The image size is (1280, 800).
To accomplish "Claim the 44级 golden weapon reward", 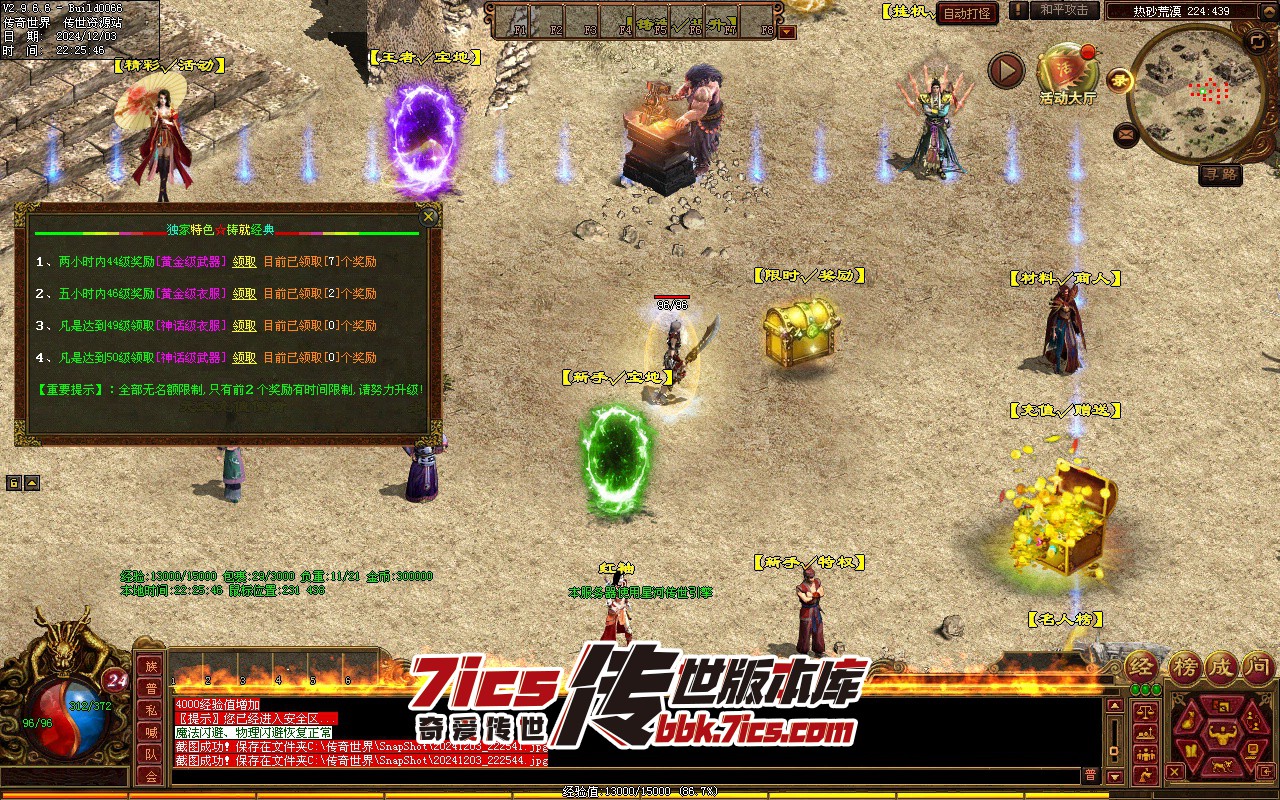I will (x=244, y=262).
